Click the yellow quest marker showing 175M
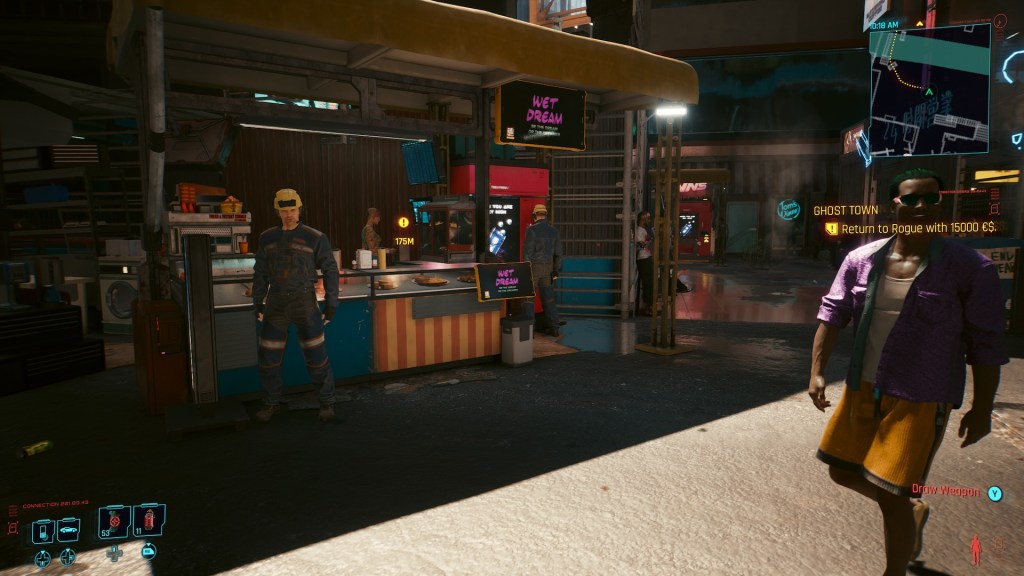 [404, 223]
